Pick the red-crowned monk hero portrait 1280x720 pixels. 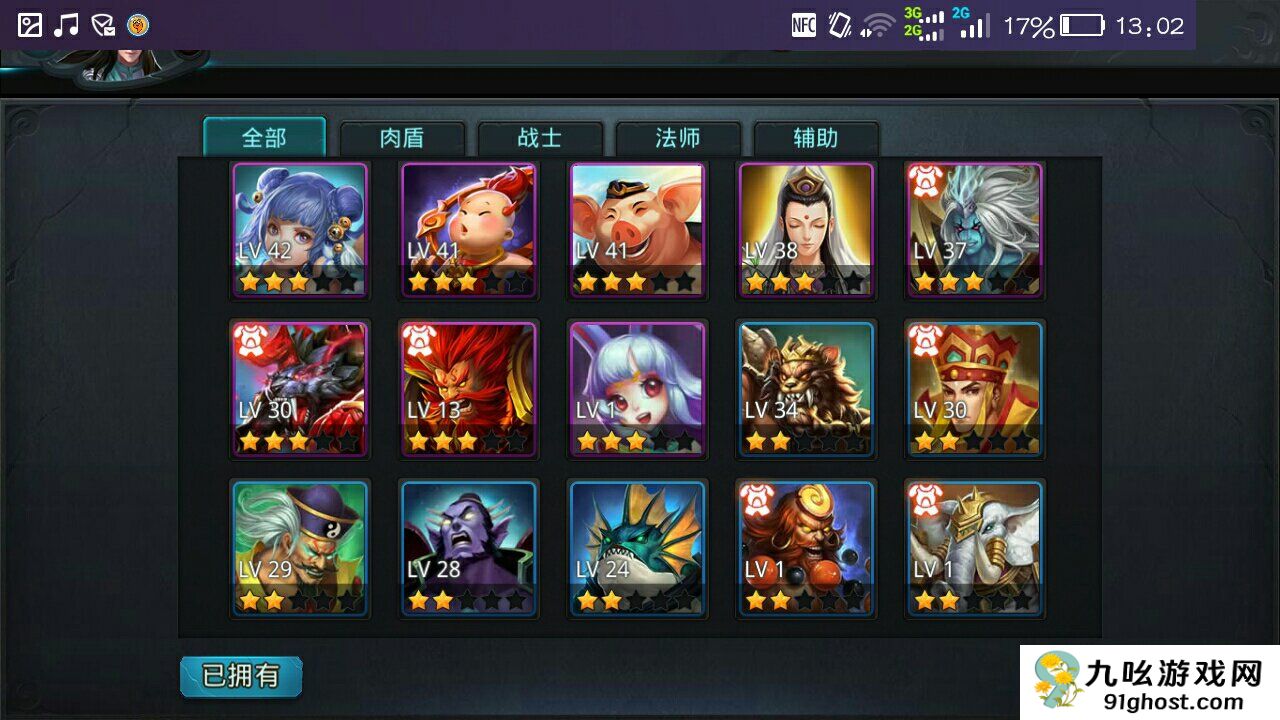pyautogui.click(x=975, y=389)
